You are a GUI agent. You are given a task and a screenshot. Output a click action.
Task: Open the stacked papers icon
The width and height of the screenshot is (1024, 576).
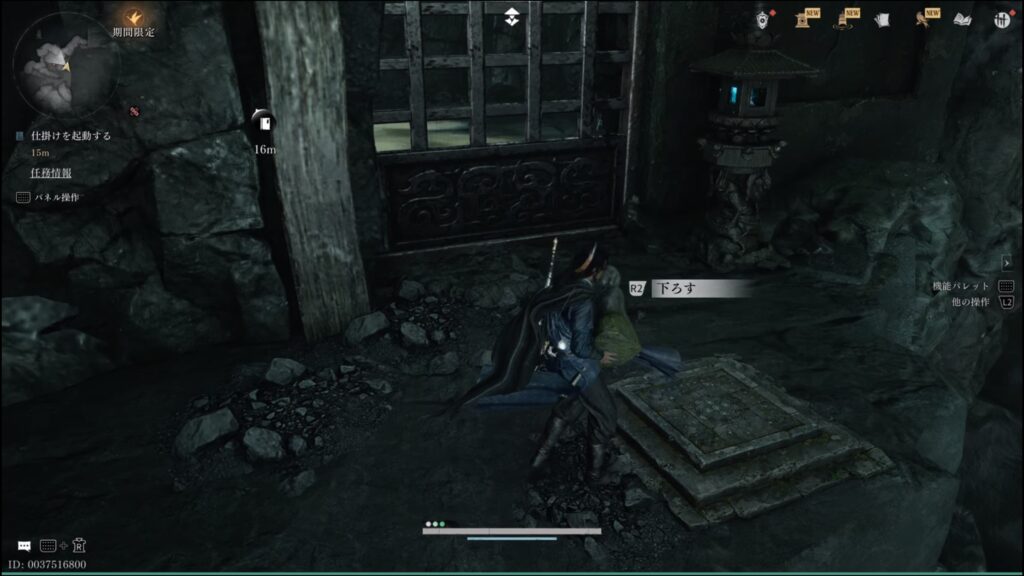(882, 19)
